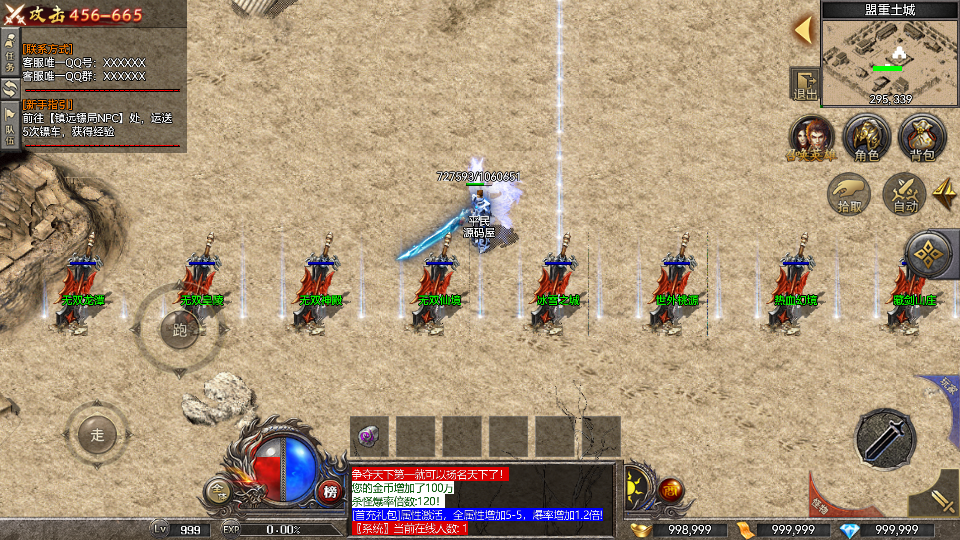This screenshot has width=960, height=540.
Task: Click the 全体 button beside the orb
Action: (x=219, y=490)
